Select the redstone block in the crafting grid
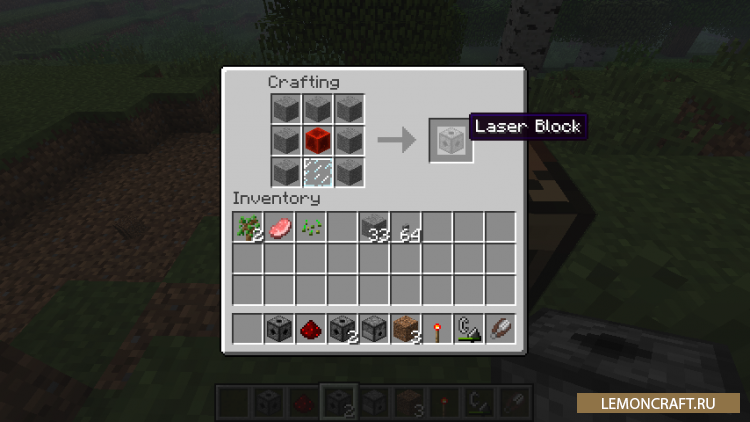 (317, 140)
